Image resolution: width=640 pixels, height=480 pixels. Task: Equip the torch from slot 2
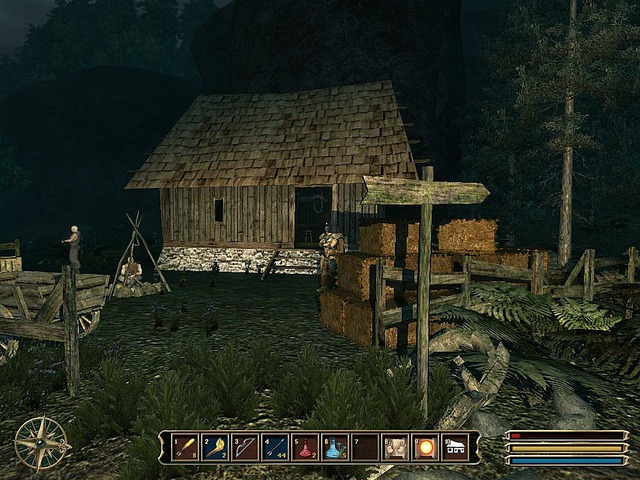pyautogui.click(x=215, y=447)
